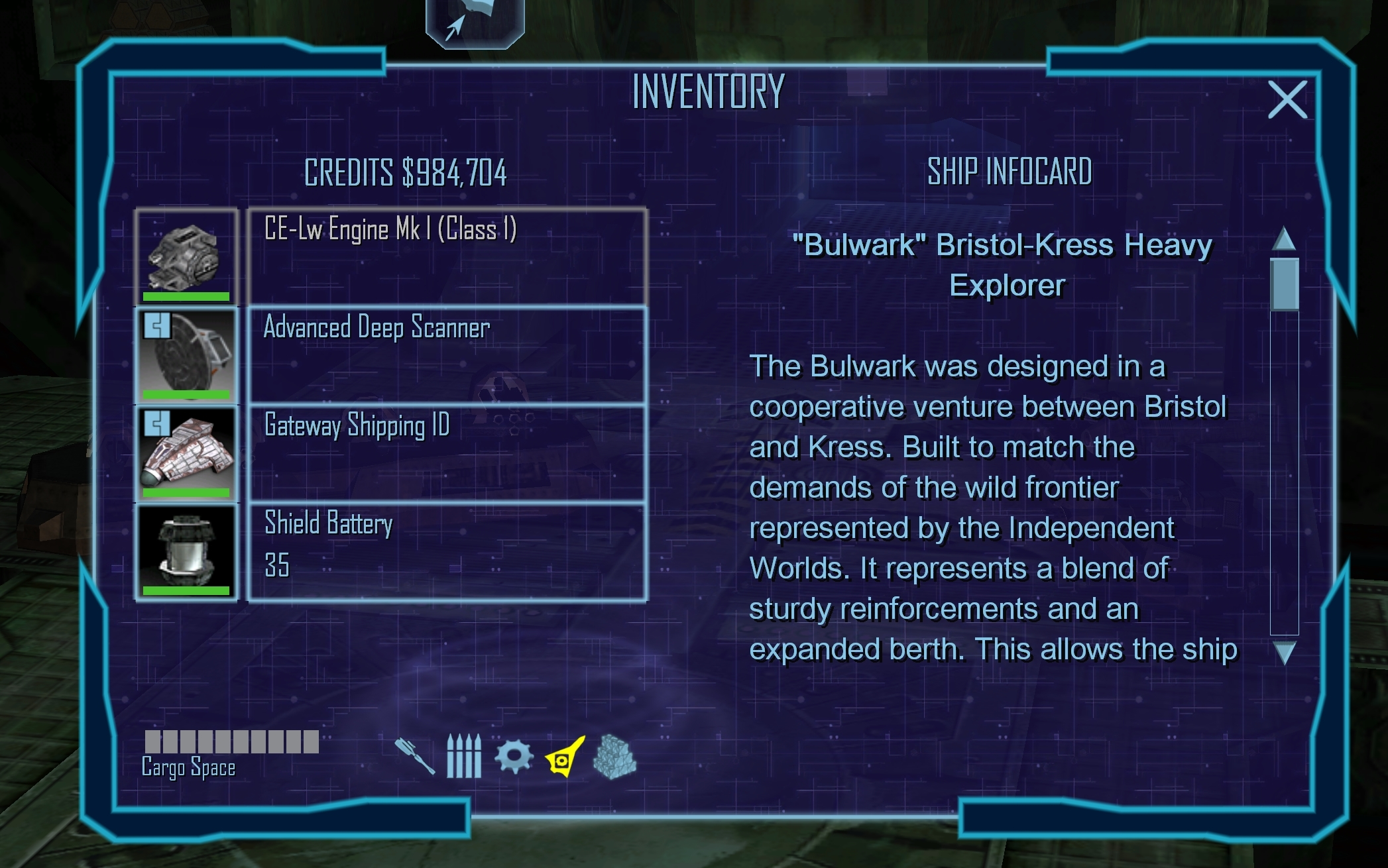Select the CE-Lw Engine Mk I row
Viewport: 1388px width, 868px height.
(x=447, y=256)
